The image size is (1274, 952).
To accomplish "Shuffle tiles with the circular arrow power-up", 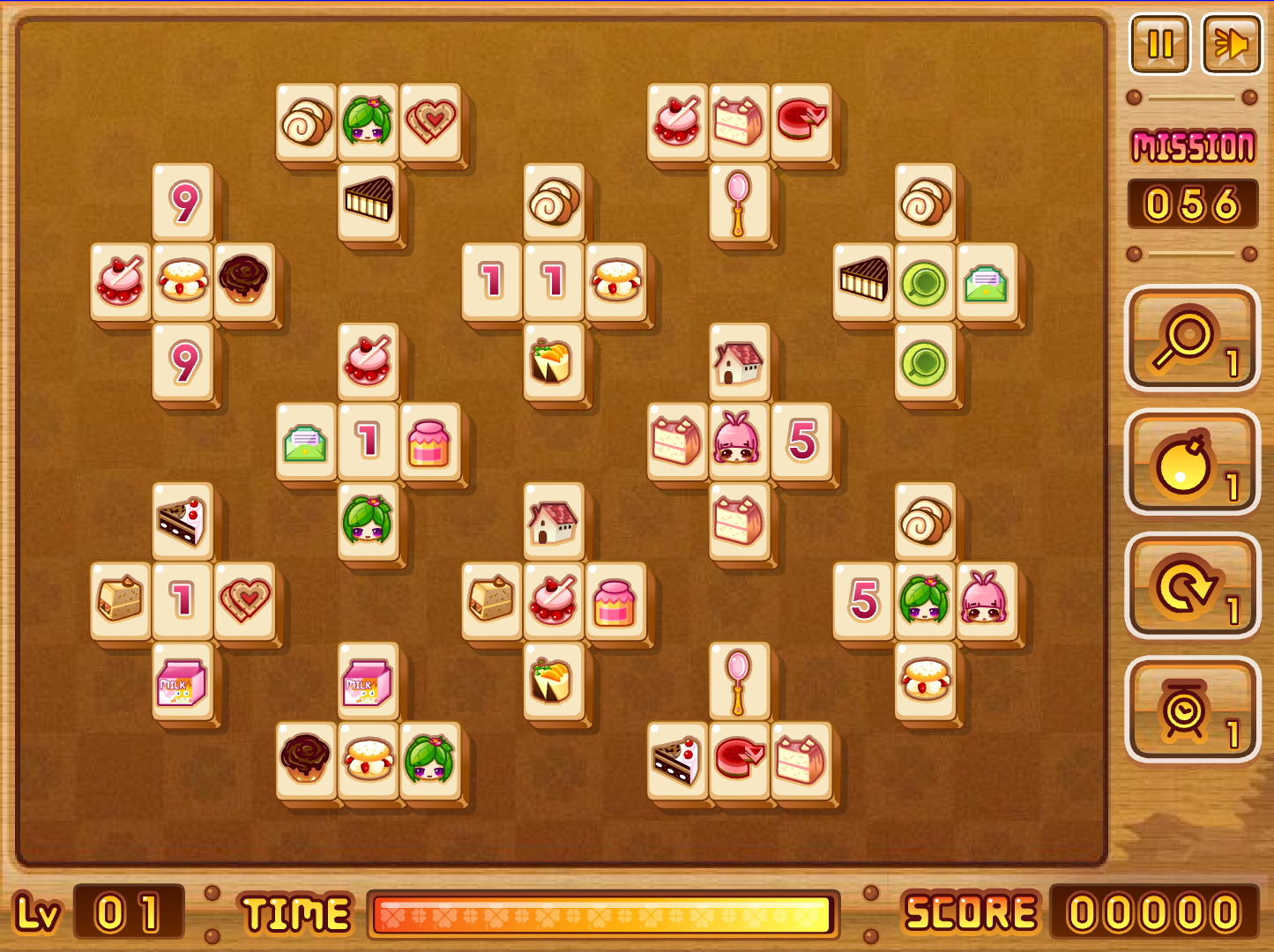I will tap(1192, 586).
